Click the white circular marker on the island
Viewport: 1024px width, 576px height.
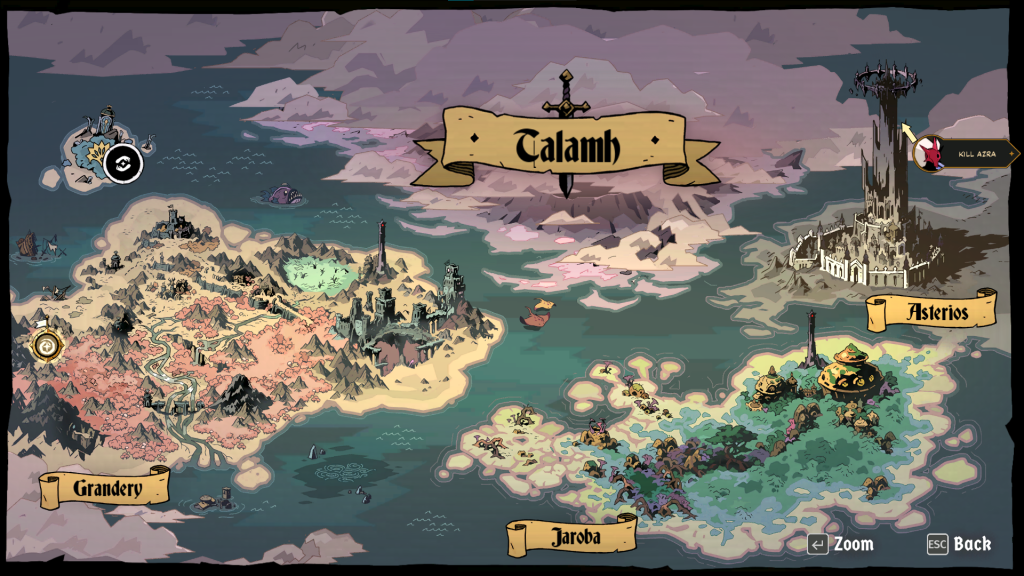123,163
